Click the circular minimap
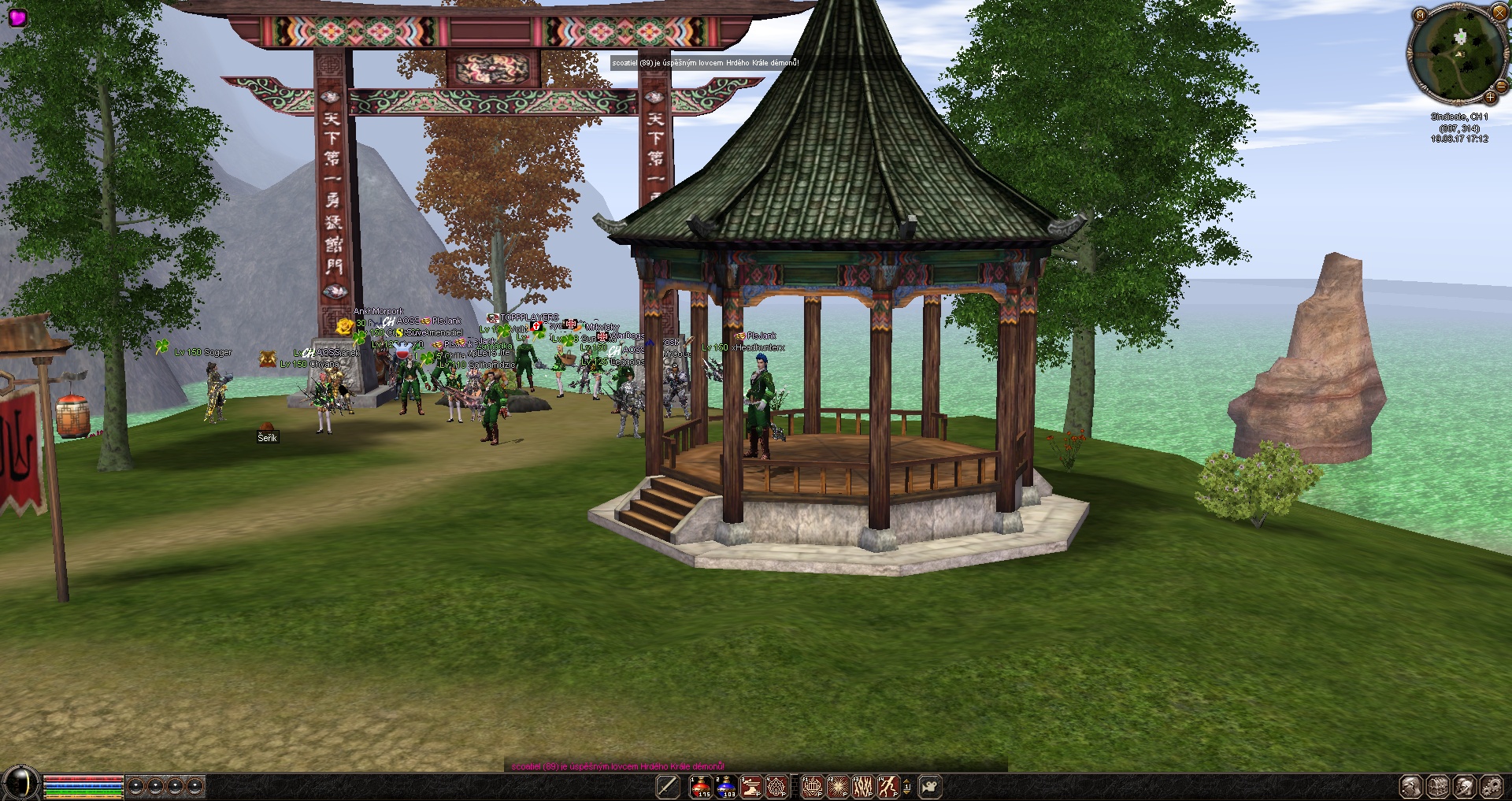 [1458, 54]
